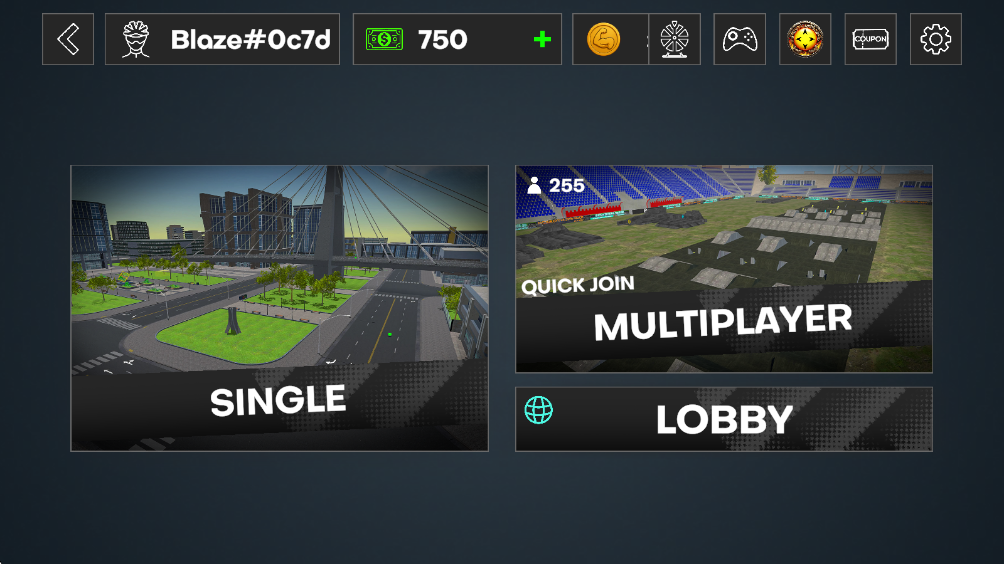Viewport: 1004px width, 564px height.
Task: Open the coupon code screen
Action: (870, 39)
